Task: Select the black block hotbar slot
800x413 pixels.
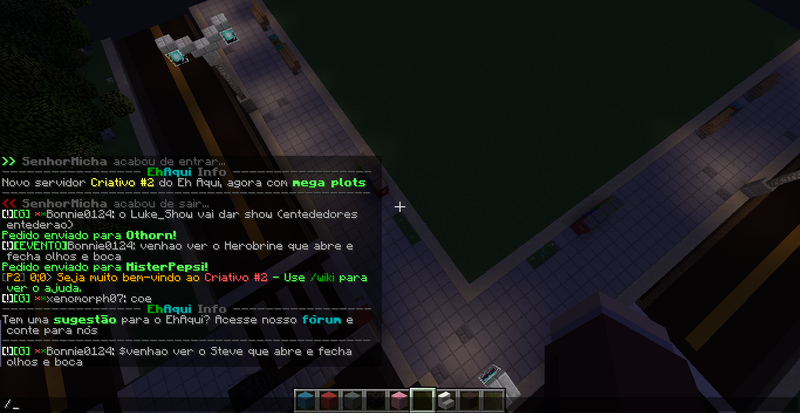Action: coord(376,400)
